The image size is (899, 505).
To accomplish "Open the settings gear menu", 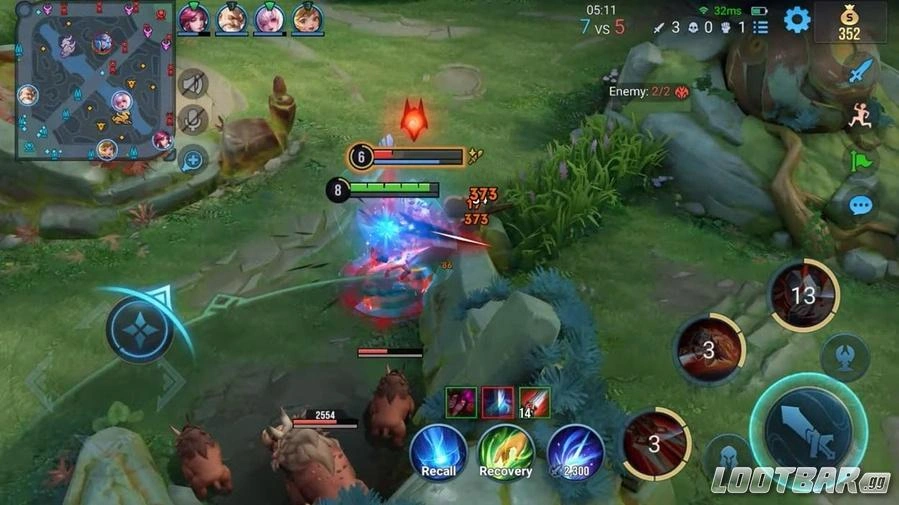I will [x=796, y=20].
